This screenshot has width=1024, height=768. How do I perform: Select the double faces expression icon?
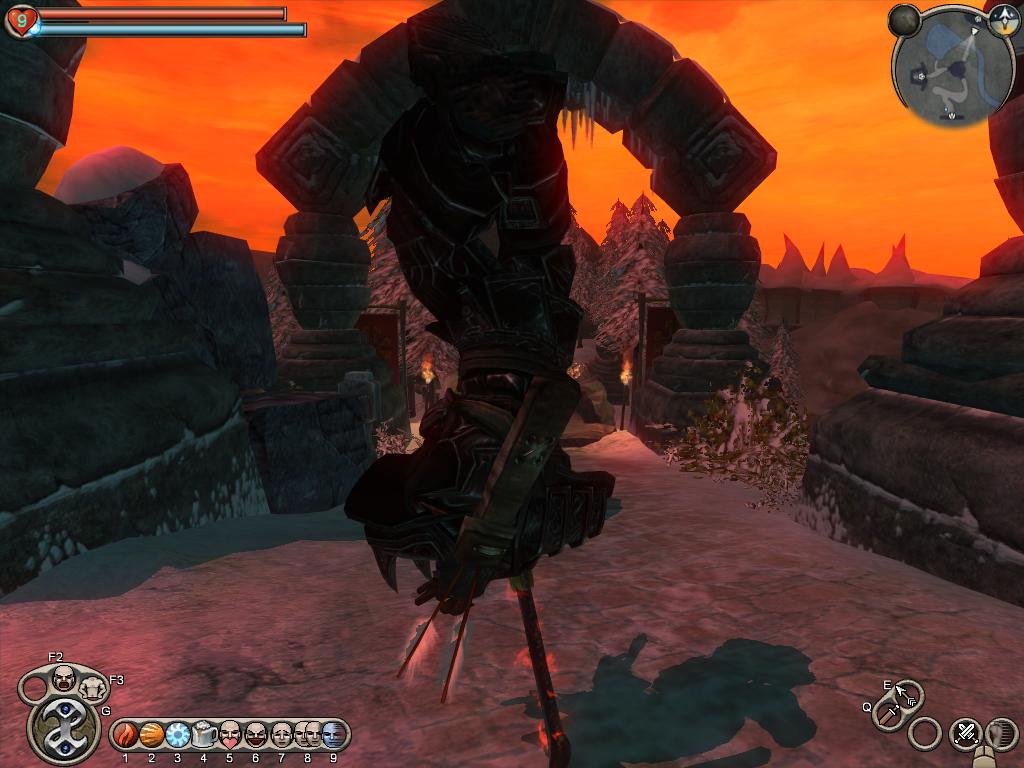[307, 735]
